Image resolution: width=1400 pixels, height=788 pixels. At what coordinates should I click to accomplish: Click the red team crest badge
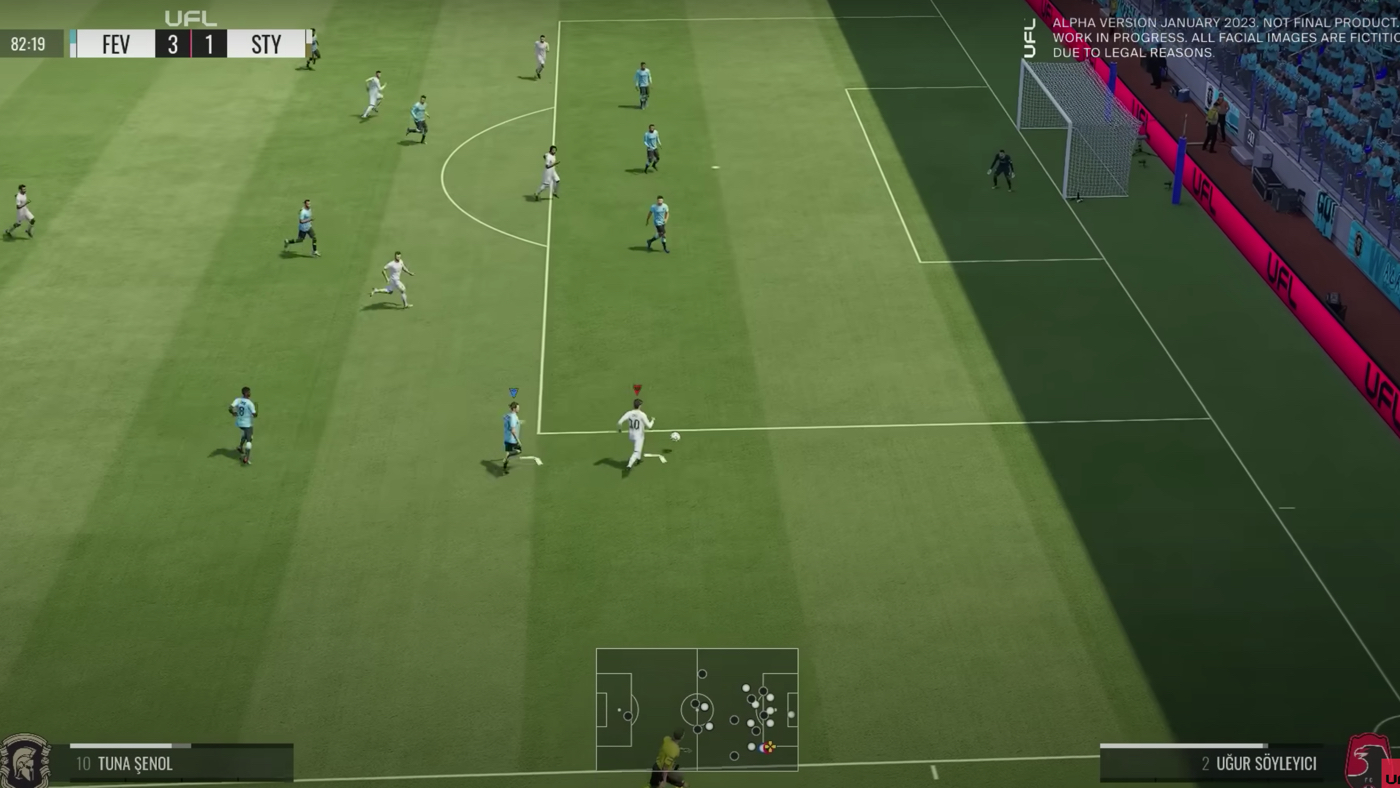point(1365,762)
